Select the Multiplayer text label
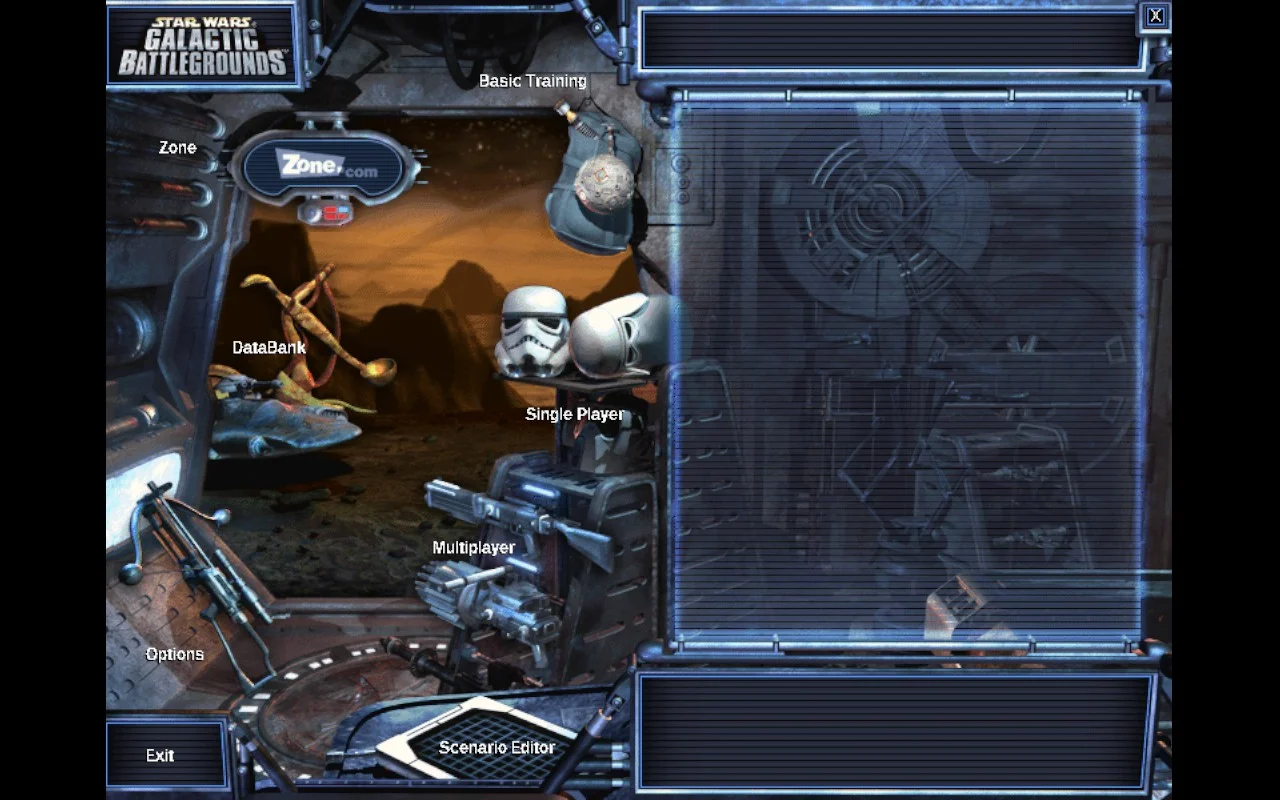This screenshot has width=1280, height=800. pos(472,547)
